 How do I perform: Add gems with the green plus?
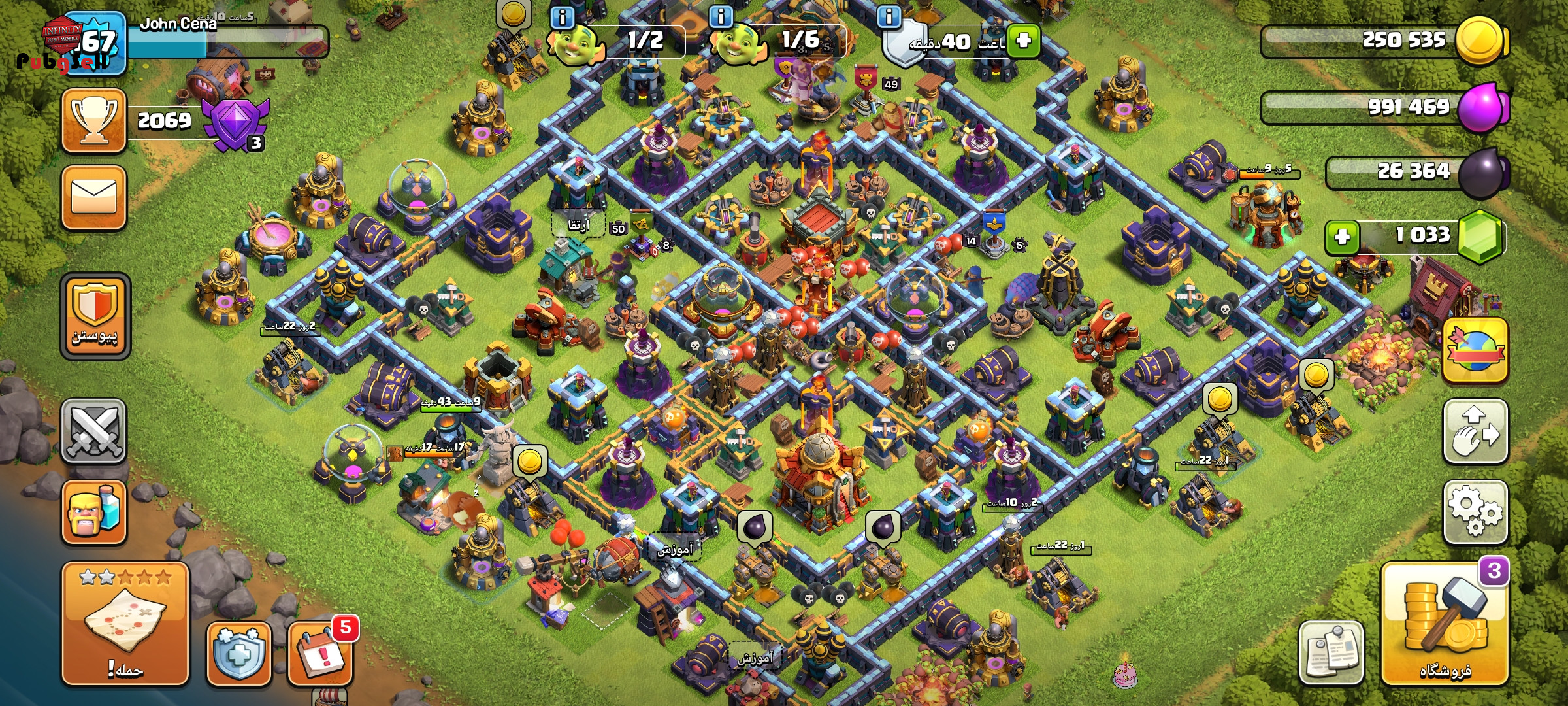pyautogui.click(x=1342, y=237)
